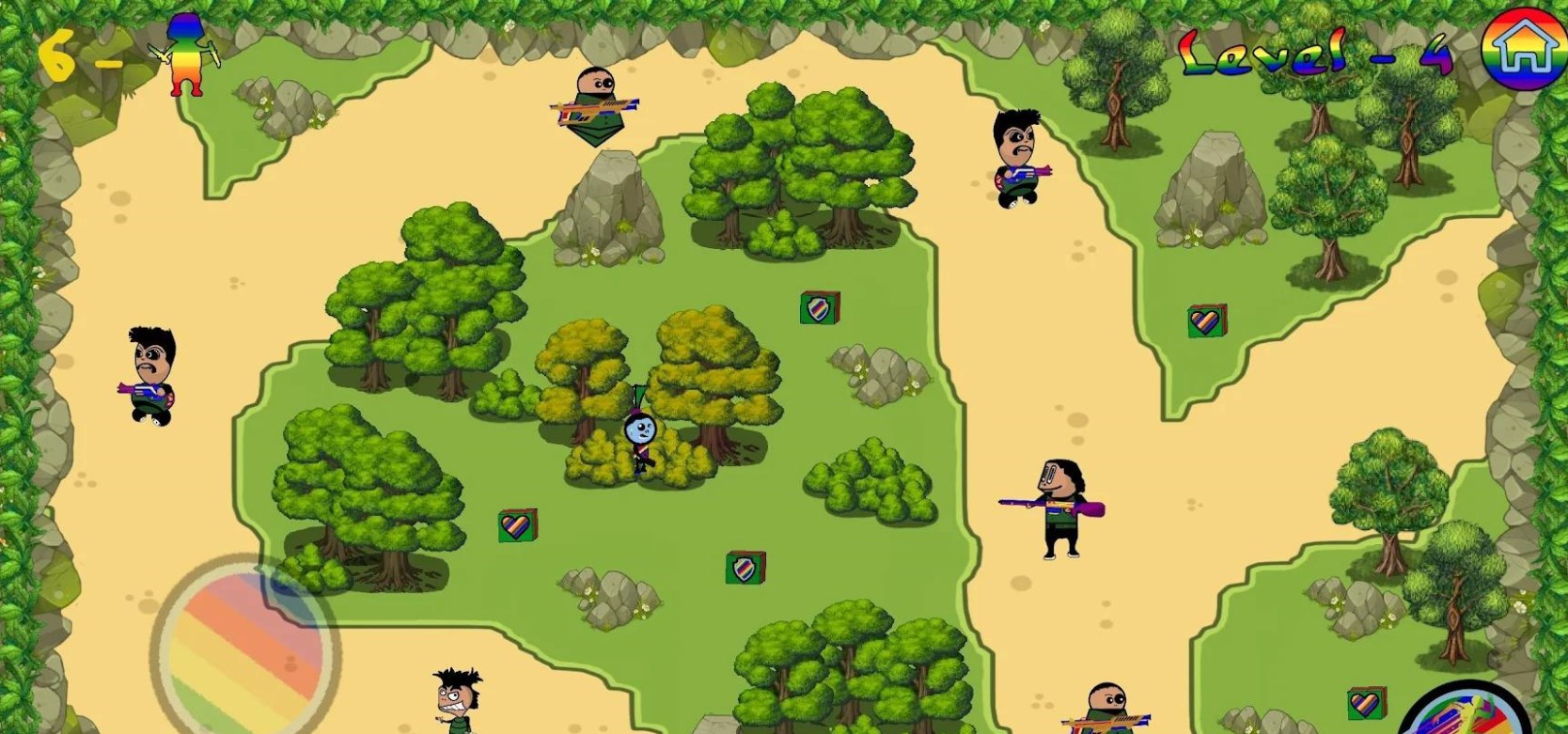Tap the angry enemy on the far left
1568x734 pixels.
coord(153,374)
